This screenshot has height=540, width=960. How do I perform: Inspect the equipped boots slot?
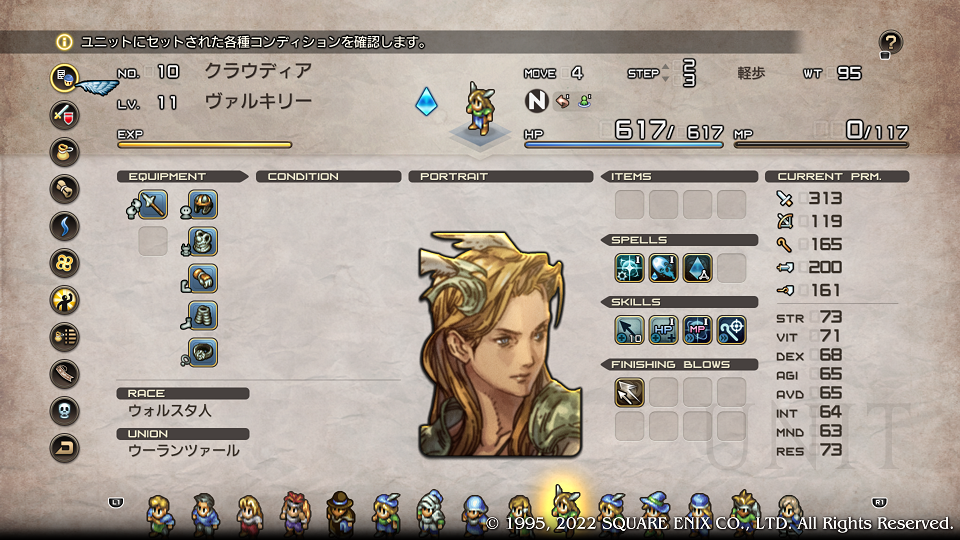click(203, 316)
